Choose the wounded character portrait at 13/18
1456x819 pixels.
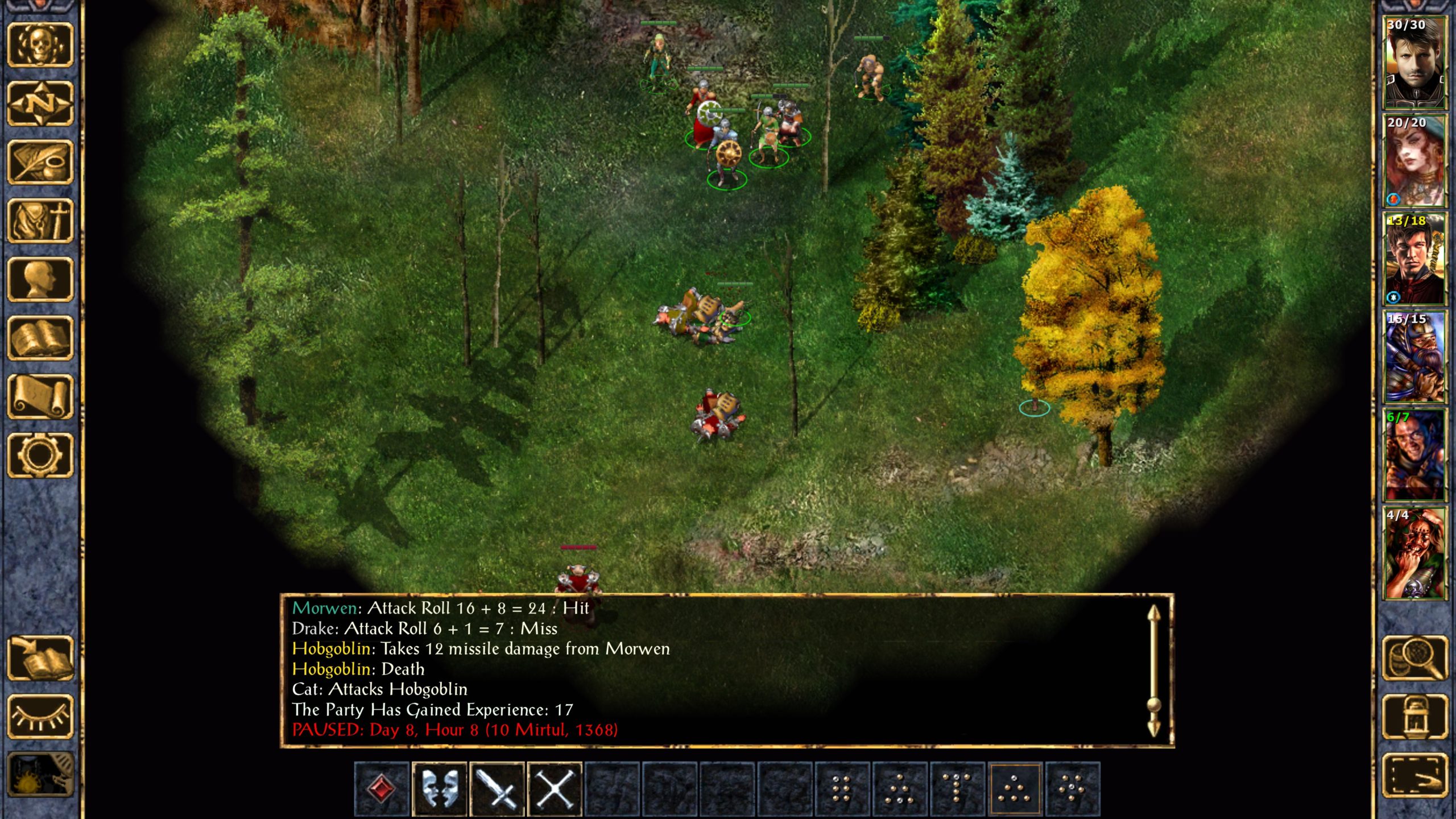pos(1414,259)
